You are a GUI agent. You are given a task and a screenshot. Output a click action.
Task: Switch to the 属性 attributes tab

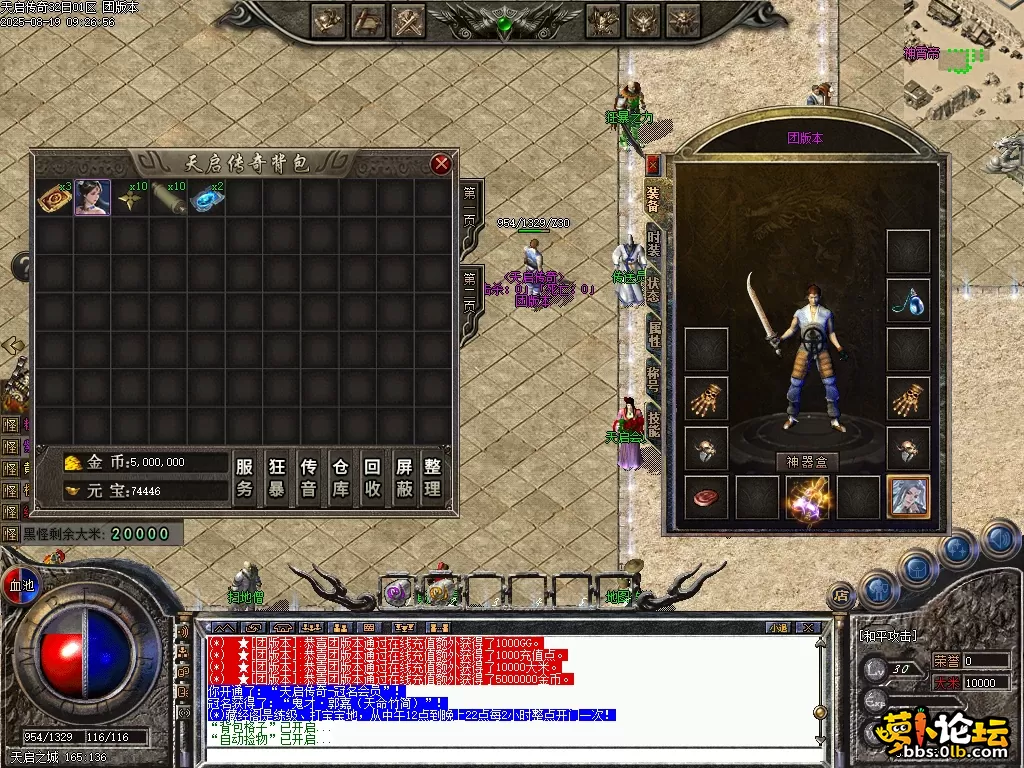click(654, 333)
